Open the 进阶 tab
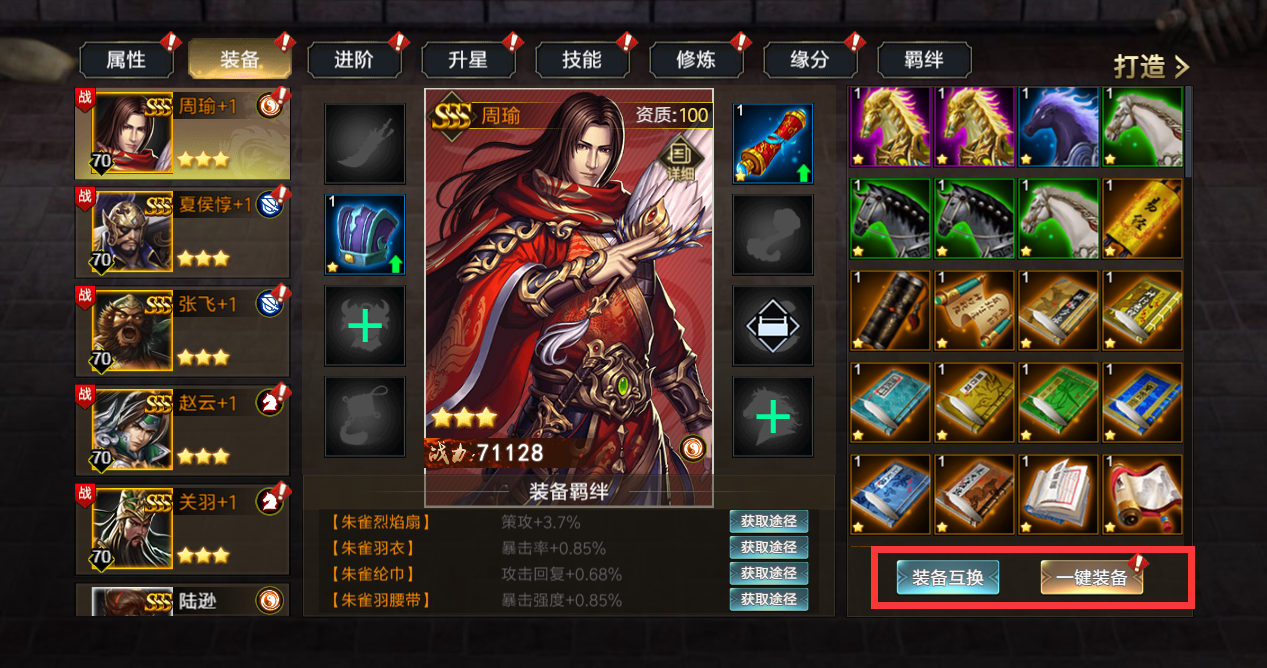 pos(354,60)
